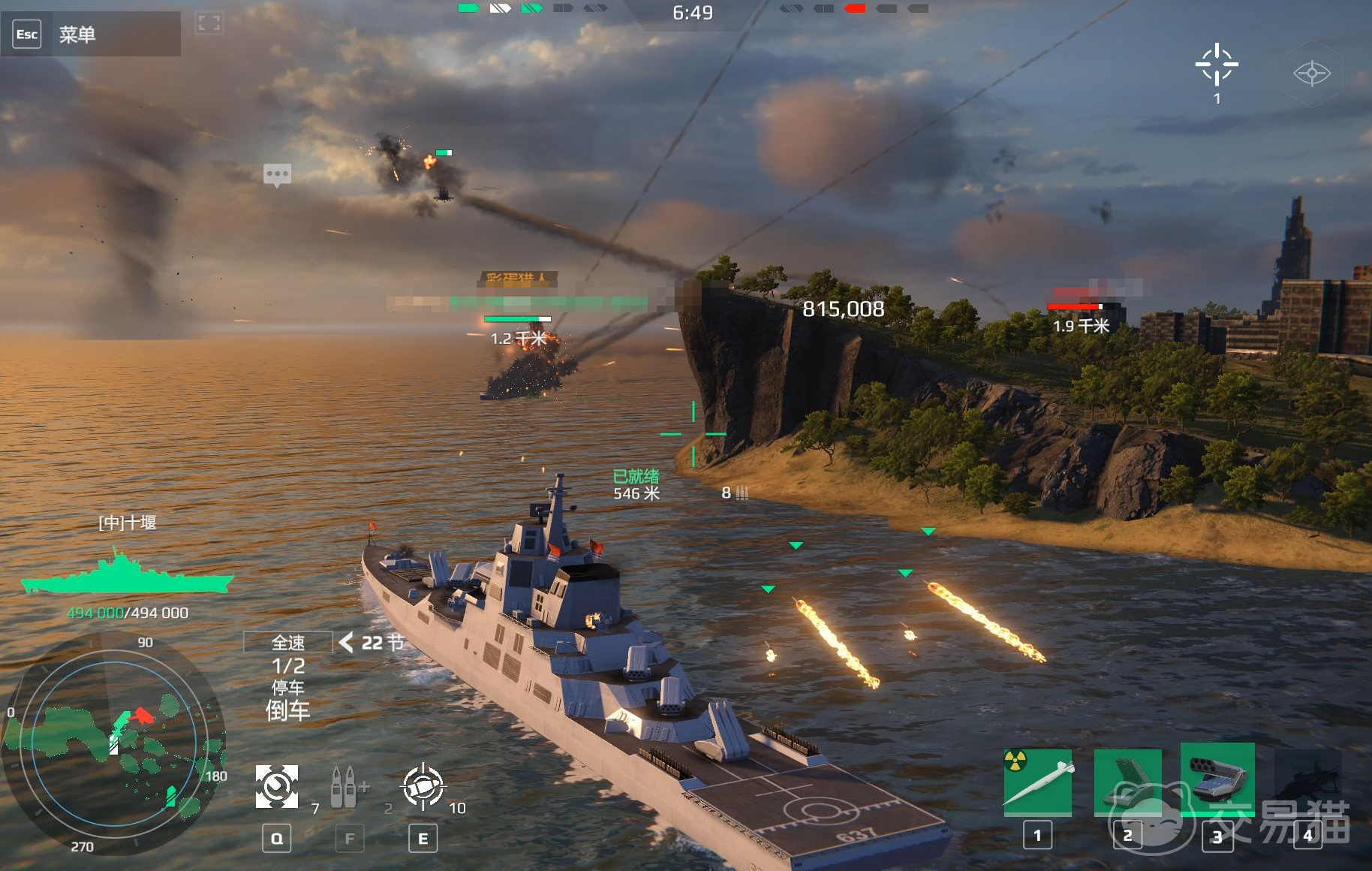1372x871 pixels.
Task: Set throttle to 1/2 speed
Action: 288,666
